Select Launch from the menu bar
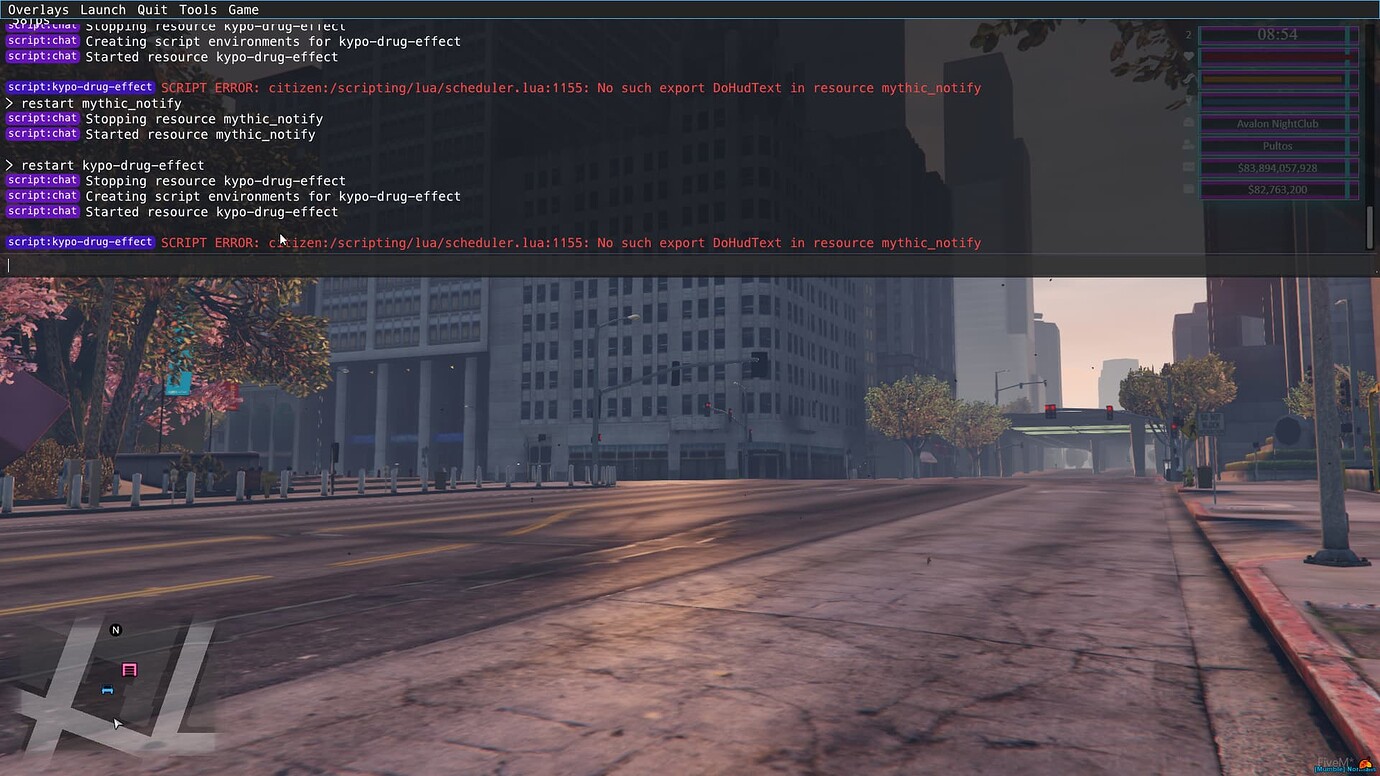The image size is (1380, 776). pos(103,9)
